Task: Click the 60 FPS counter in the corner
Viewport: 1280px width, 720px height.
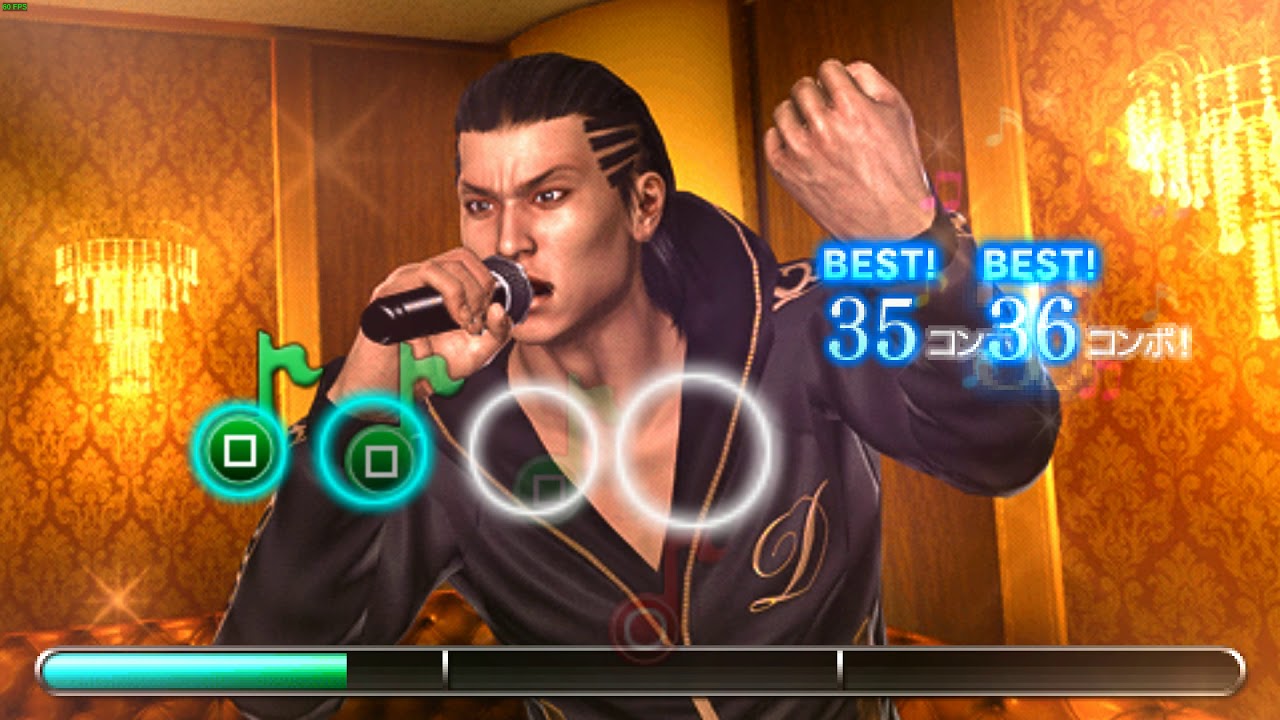Action: pyautogui.click(x=14, y=8)
